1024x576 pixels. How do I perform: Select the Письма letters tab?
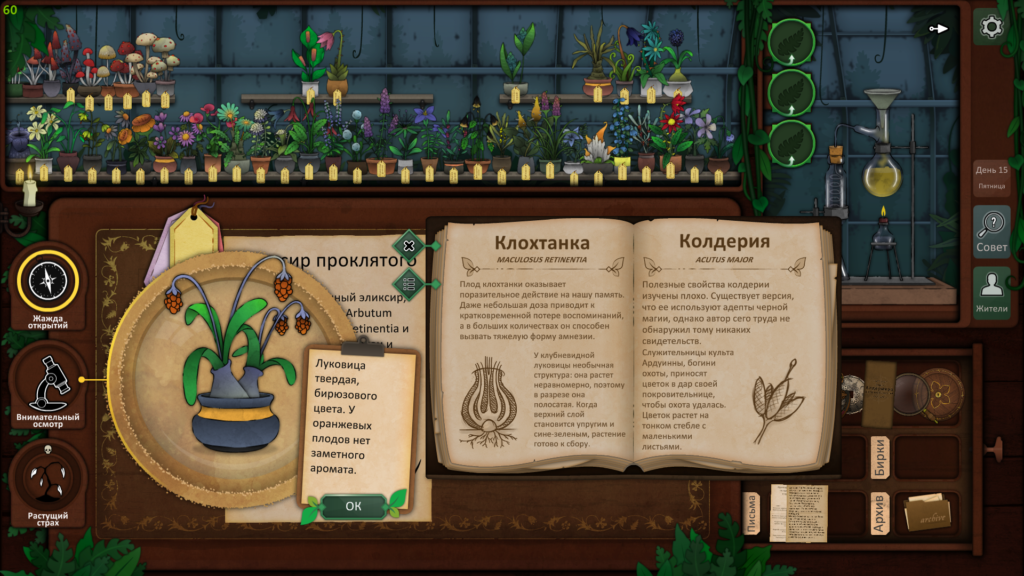click(752, 513)
